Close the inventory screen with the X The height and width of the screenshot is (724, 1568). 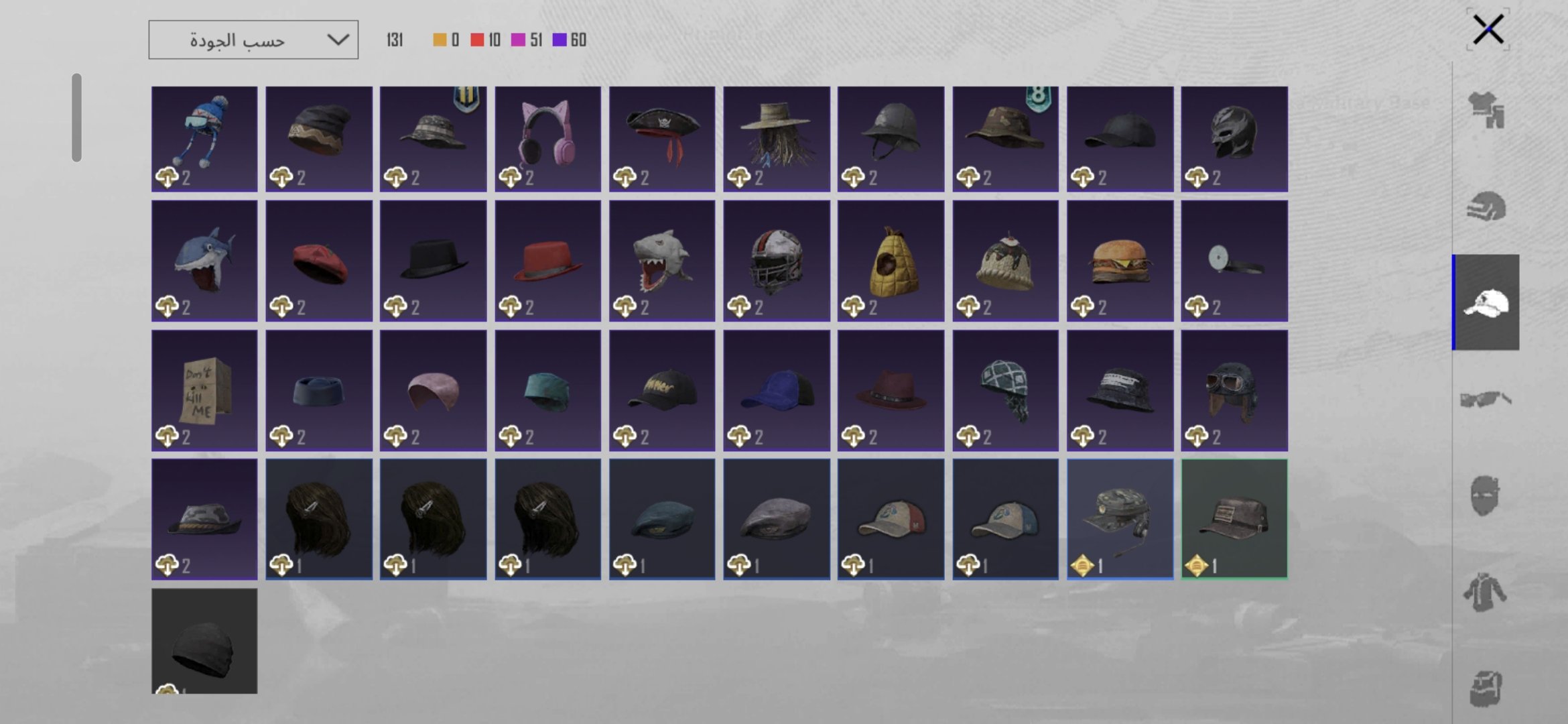1488,29
